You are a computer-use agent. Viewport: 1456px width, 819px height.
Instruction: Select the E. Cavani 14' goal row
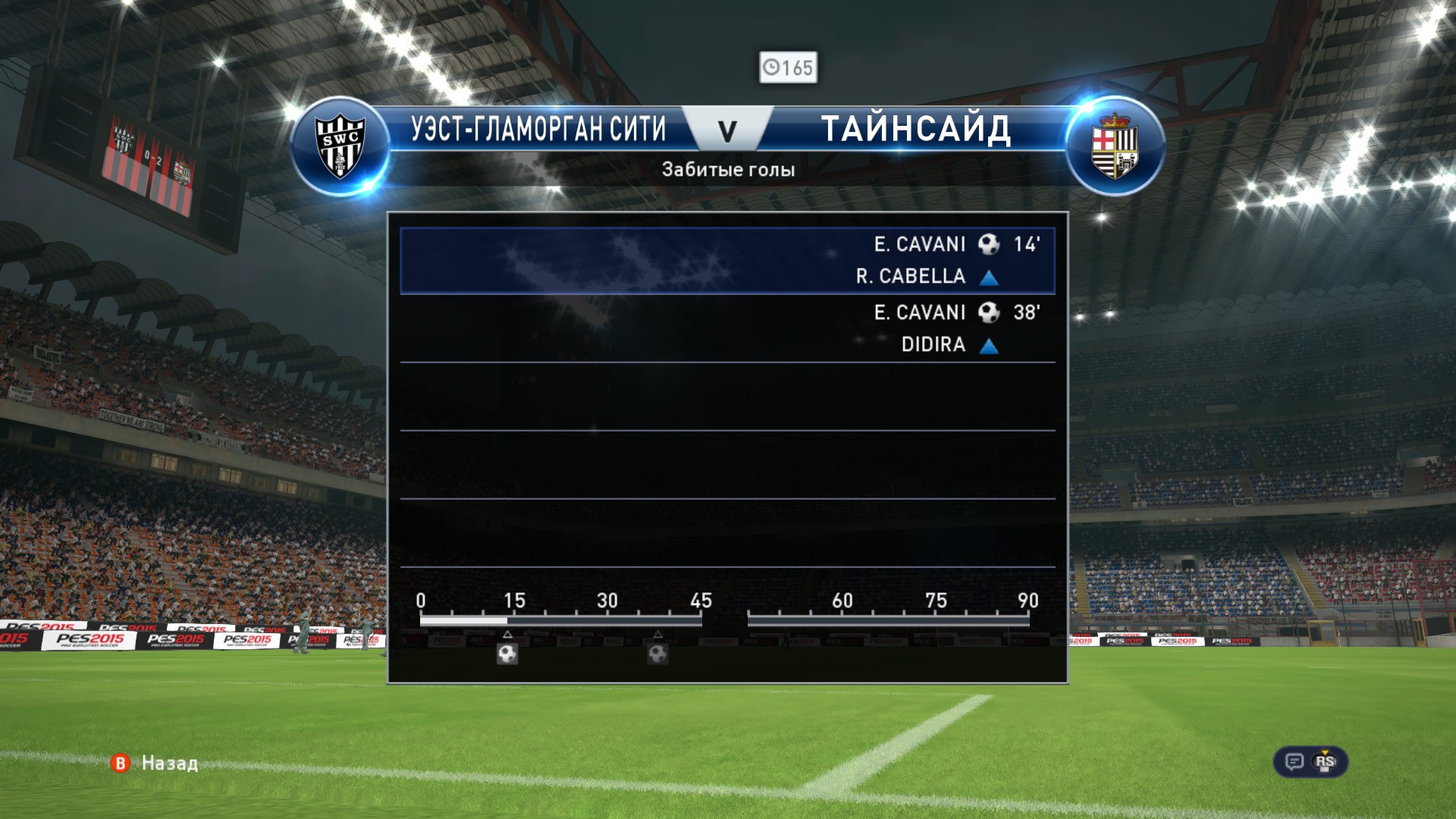[x=727, y=260]
